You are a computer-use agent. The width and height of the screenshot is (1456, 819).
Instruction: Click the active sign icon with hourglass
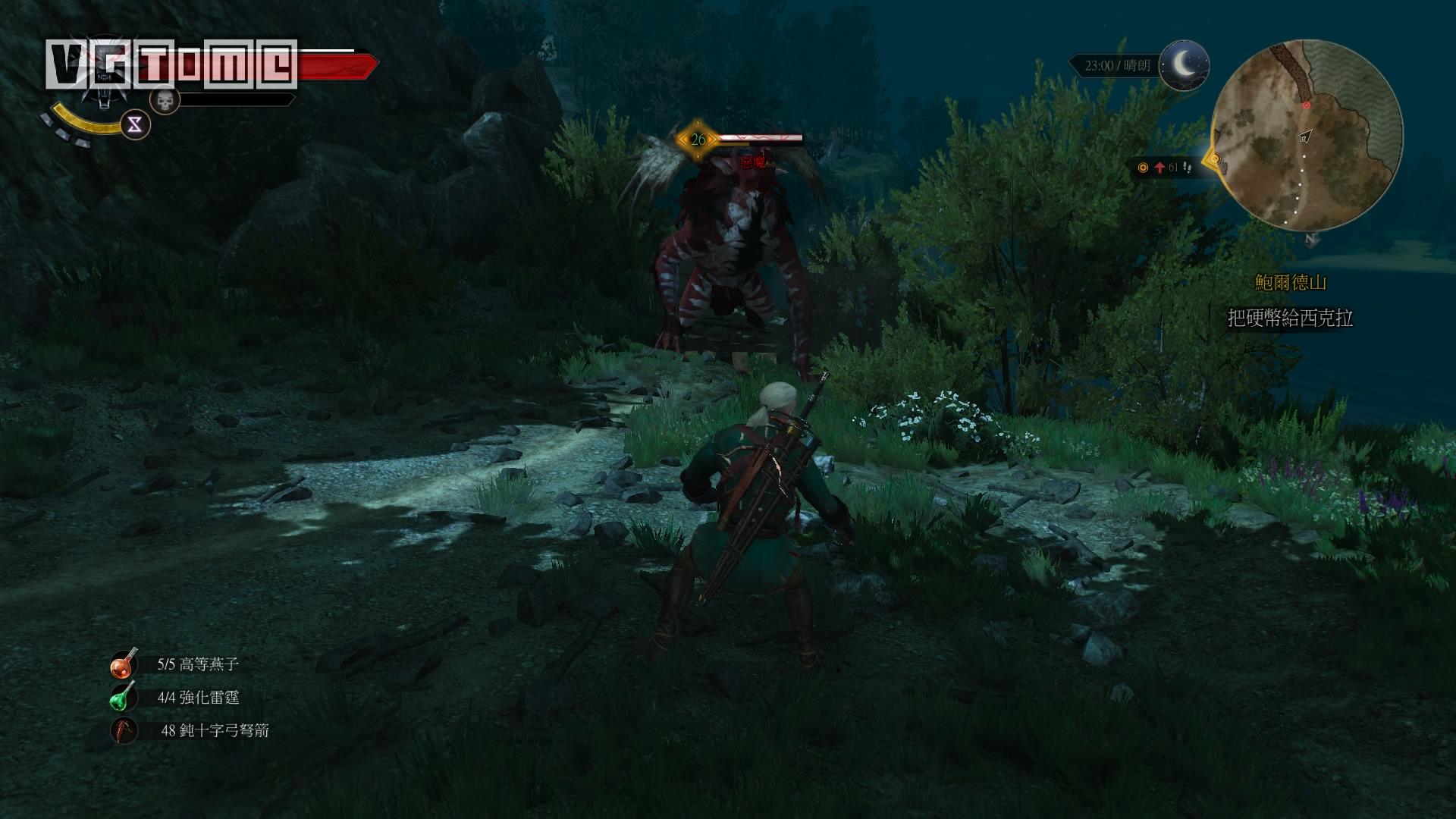click(x=135, y=126)
